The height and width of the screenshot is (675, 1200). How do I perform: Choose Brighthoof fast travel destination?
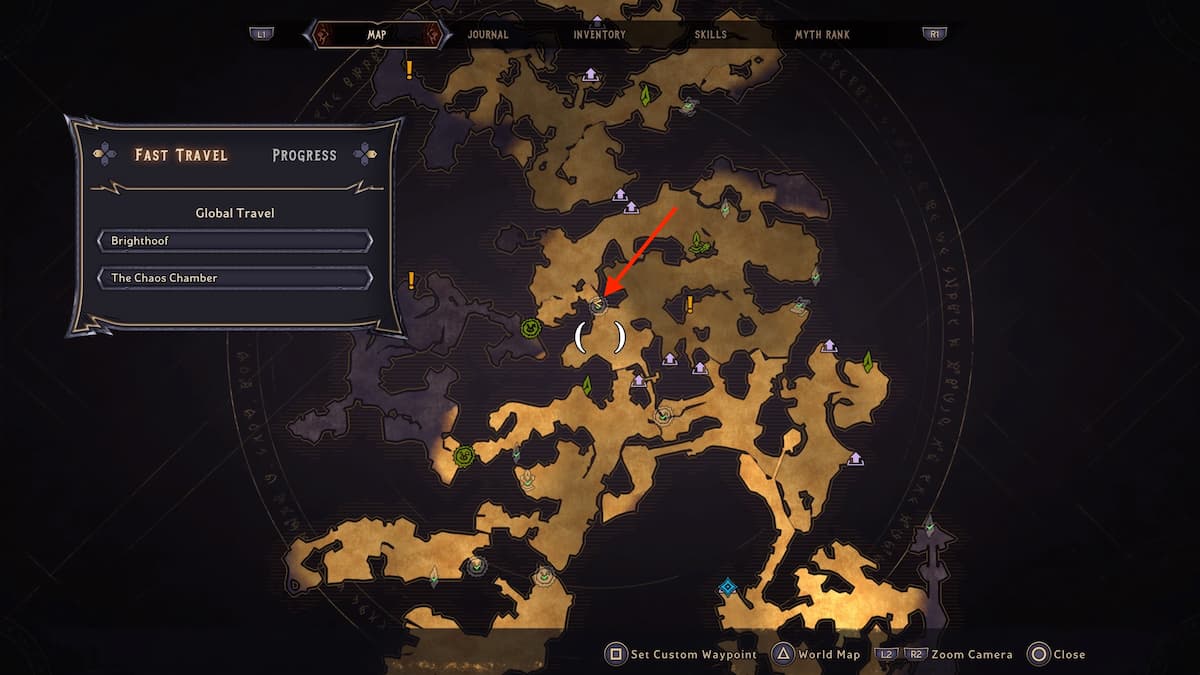coord(235,241)
